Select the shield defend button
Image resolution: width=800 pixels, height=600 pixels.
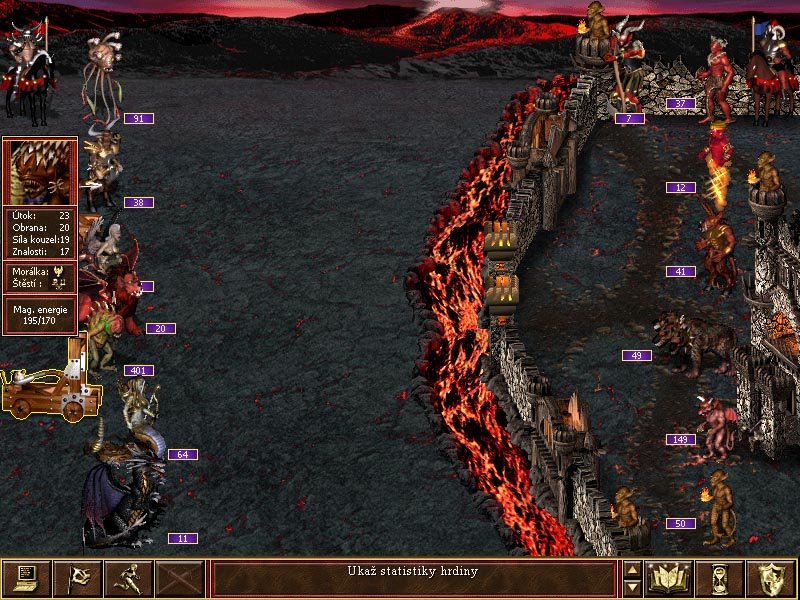pos(771,578)
